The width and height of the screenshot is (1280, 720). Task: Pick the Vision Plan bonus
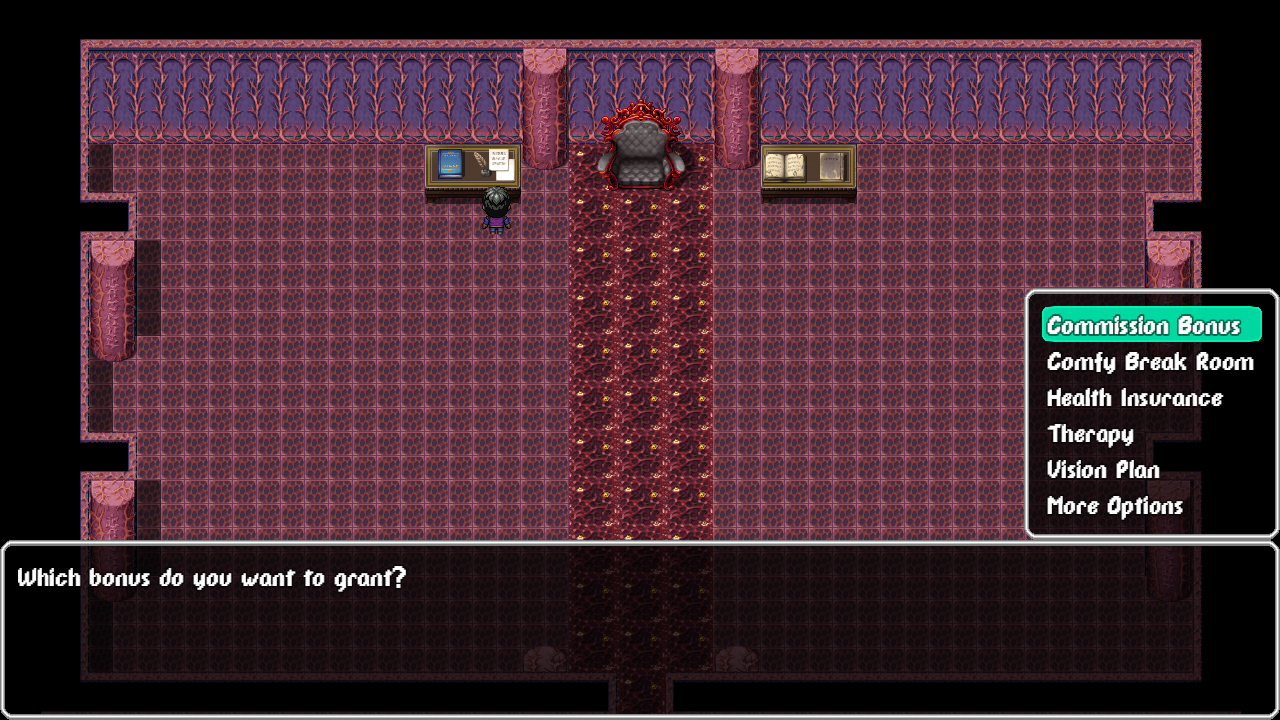1102,469
